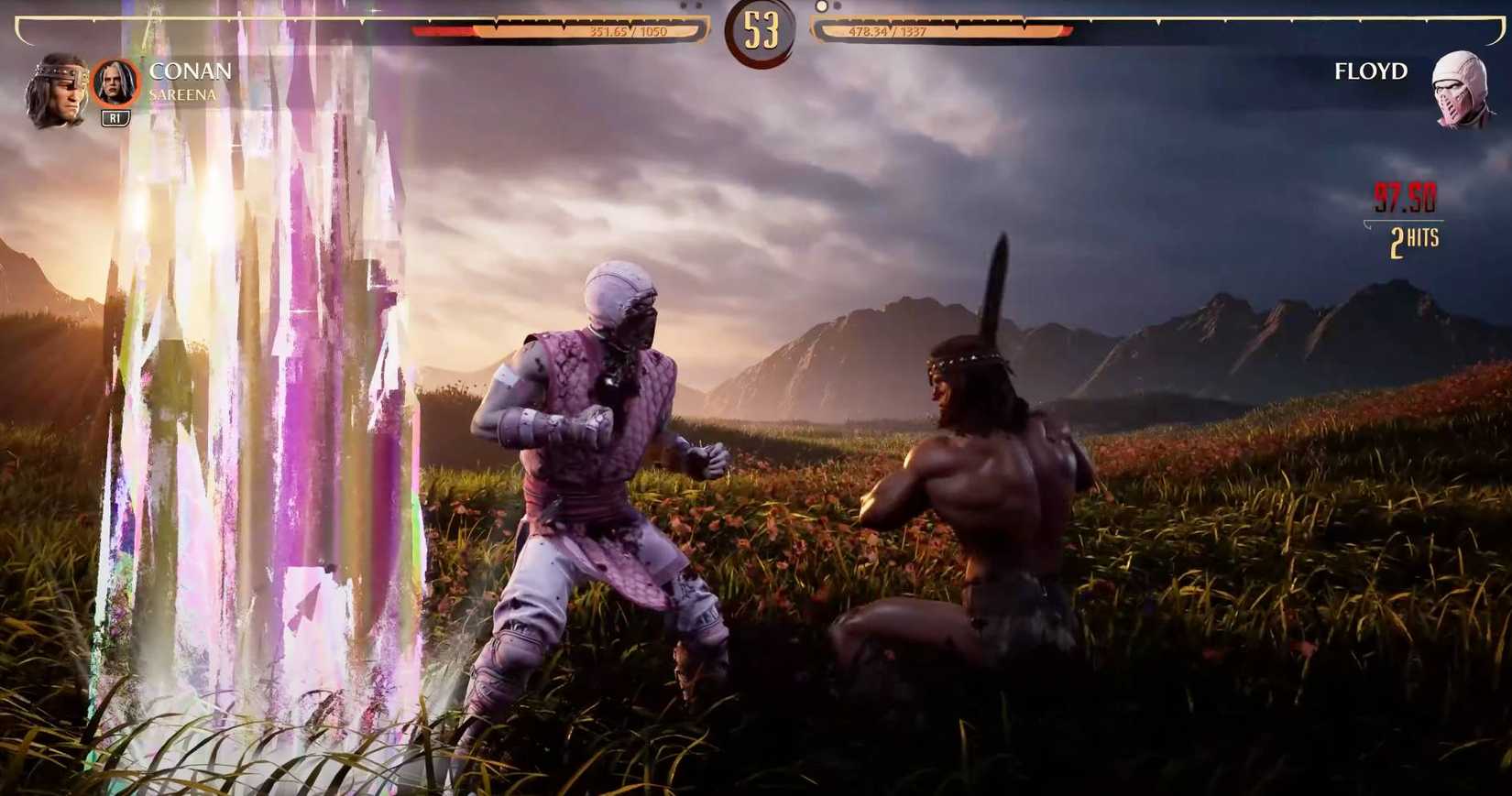Select the FLOYD name label
Viewport: 1512px width, 796px height.
pos(1372,70)
